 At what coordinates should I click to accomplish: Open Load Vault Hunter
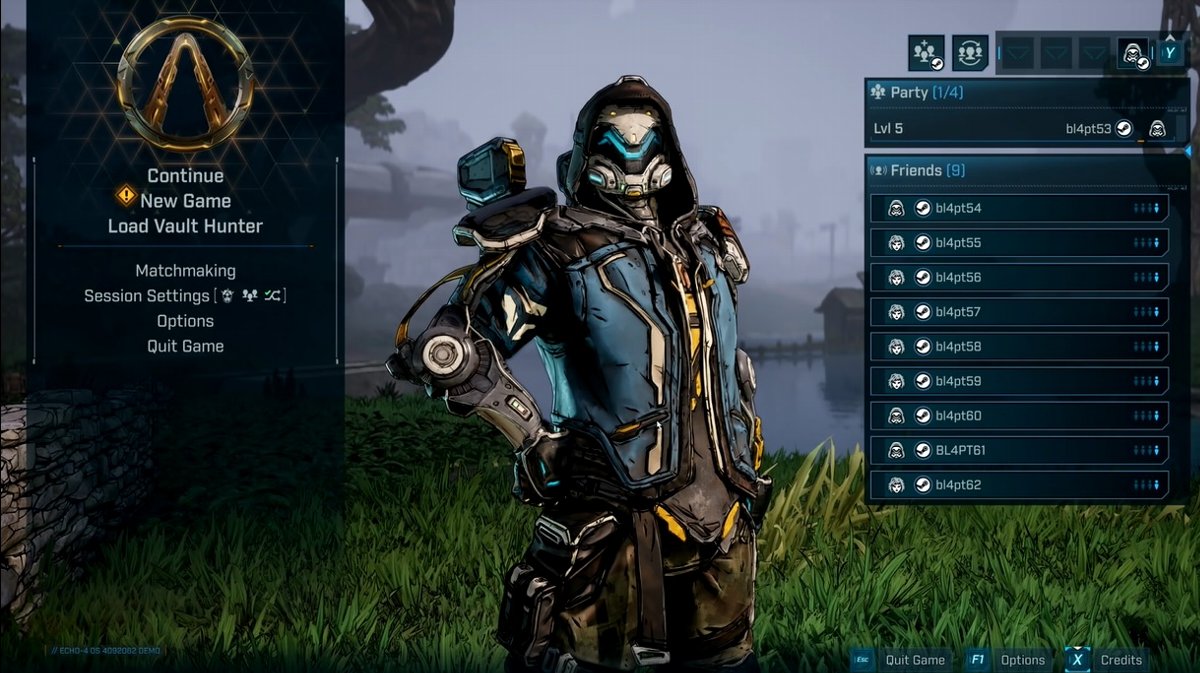pos(185,226)
